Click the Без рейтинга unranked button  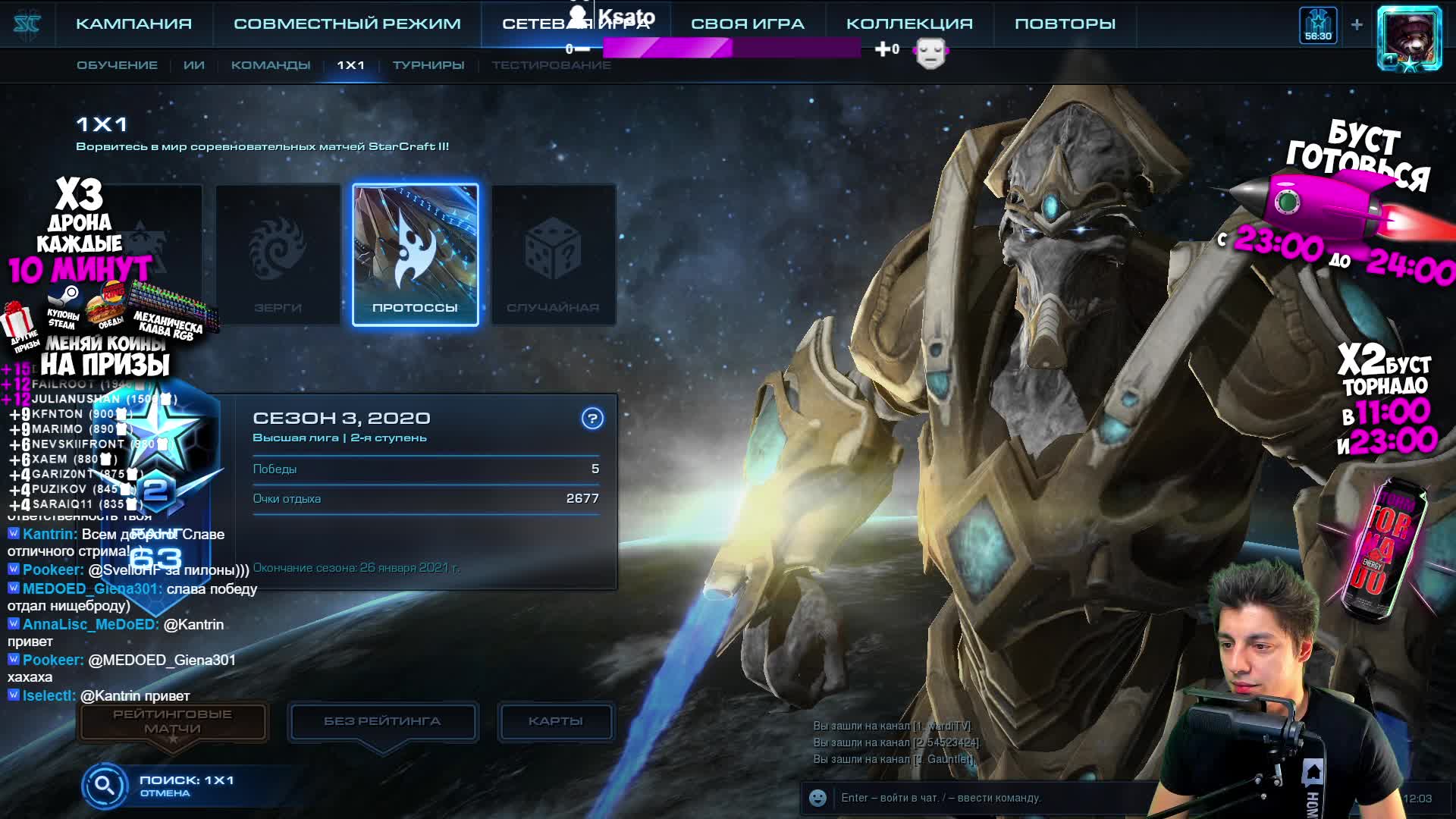coord(382,721)
